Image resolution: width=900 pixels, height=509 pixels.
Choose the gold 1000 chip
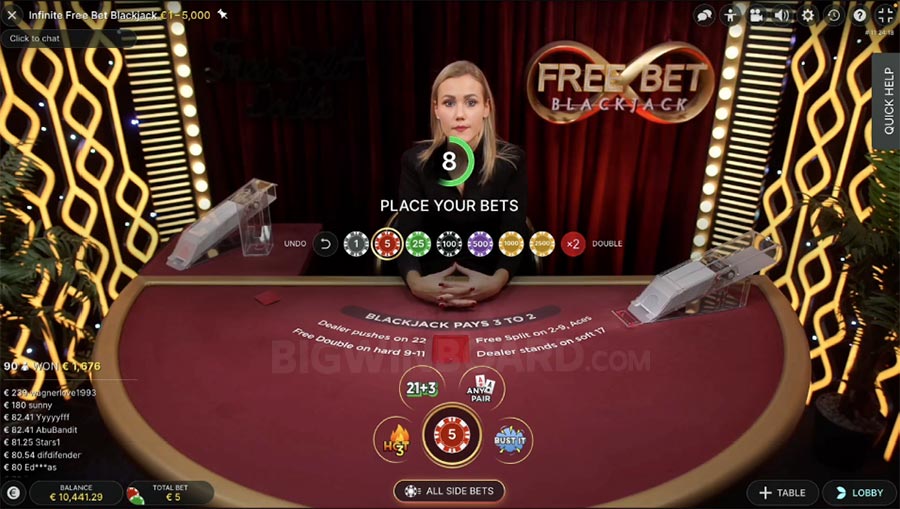click(511, 243)
